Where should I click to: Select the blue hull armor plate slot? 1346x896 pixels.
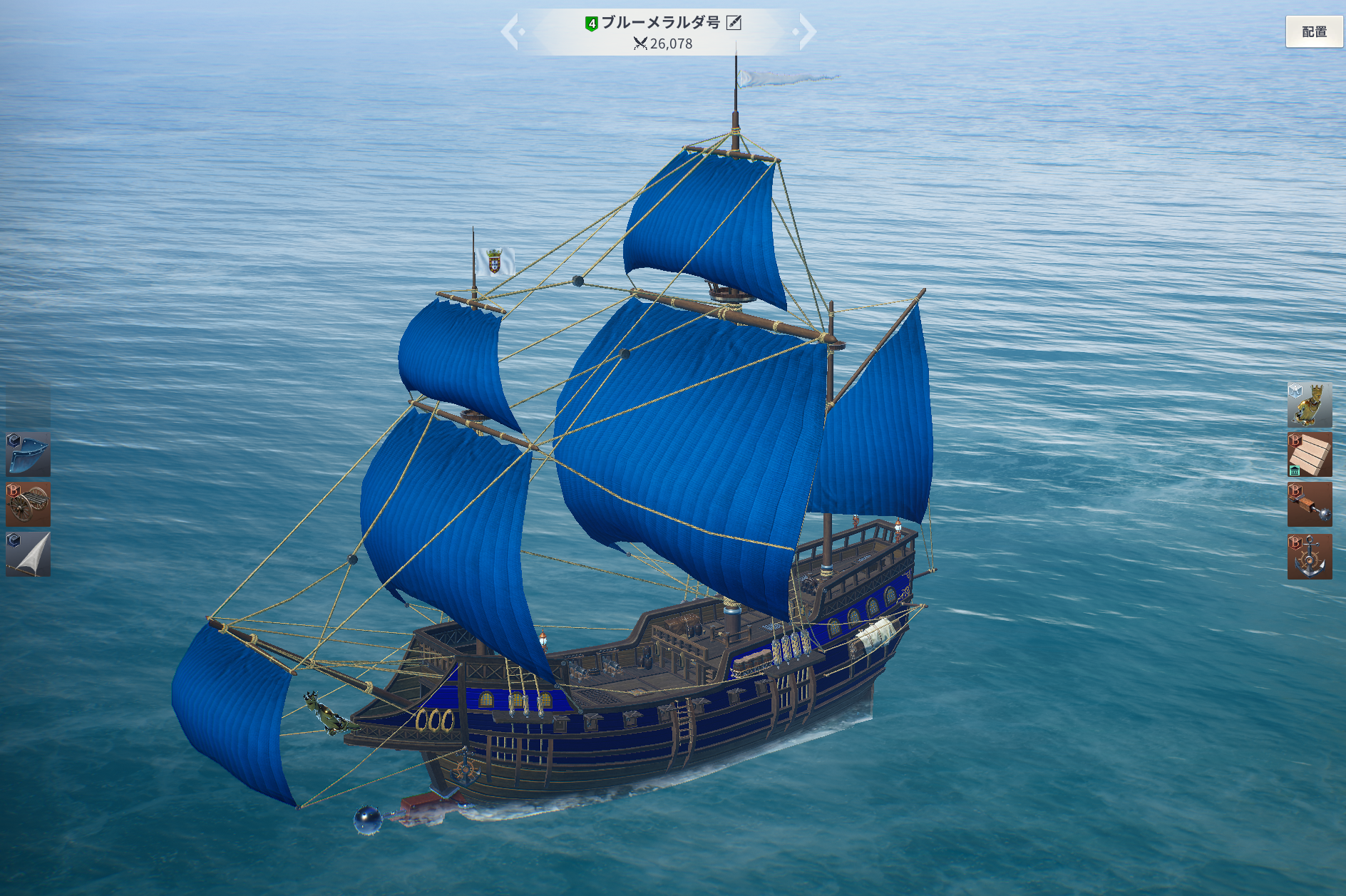(28, 454)
